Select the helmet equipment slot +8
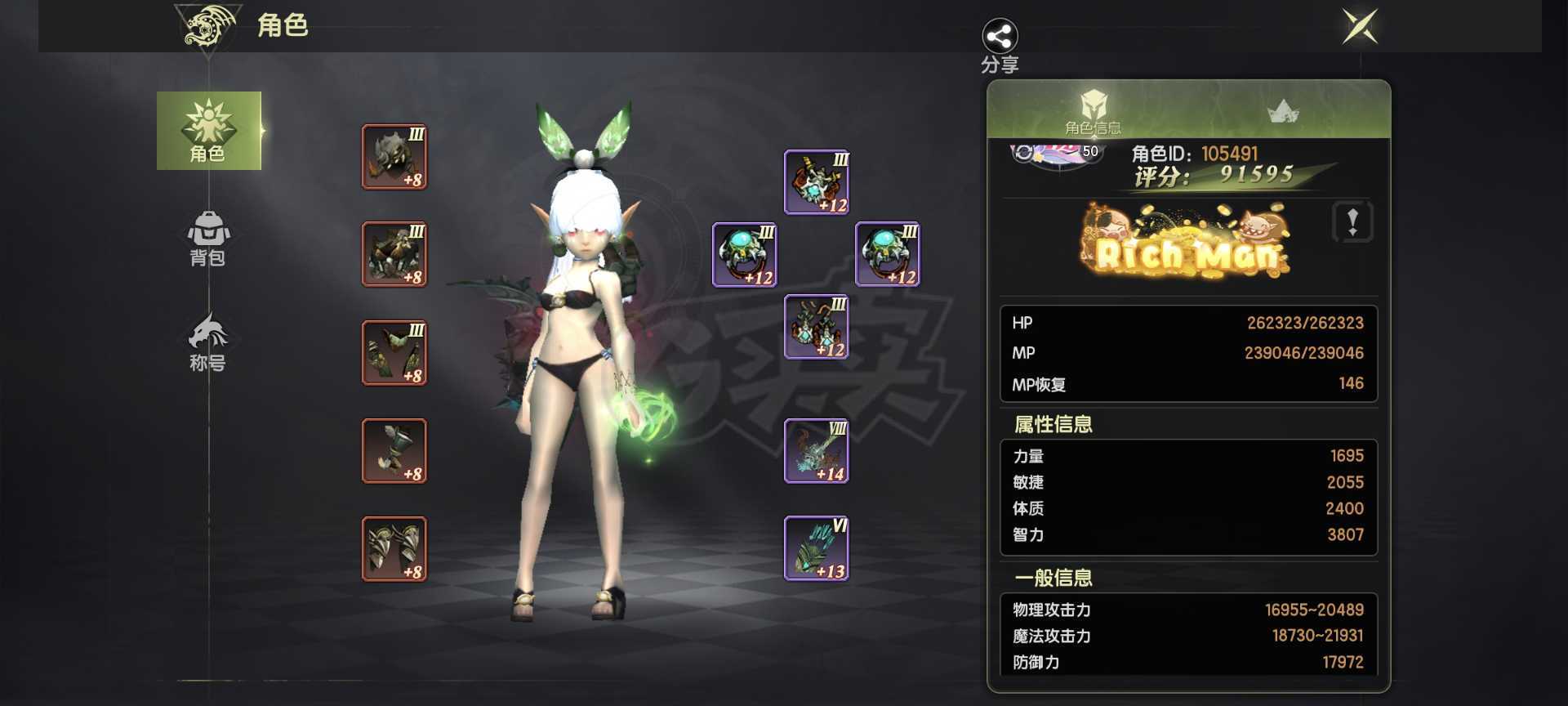Image resolution: width=1568 pixels, height=706 pixels. (x=394, y=157)
